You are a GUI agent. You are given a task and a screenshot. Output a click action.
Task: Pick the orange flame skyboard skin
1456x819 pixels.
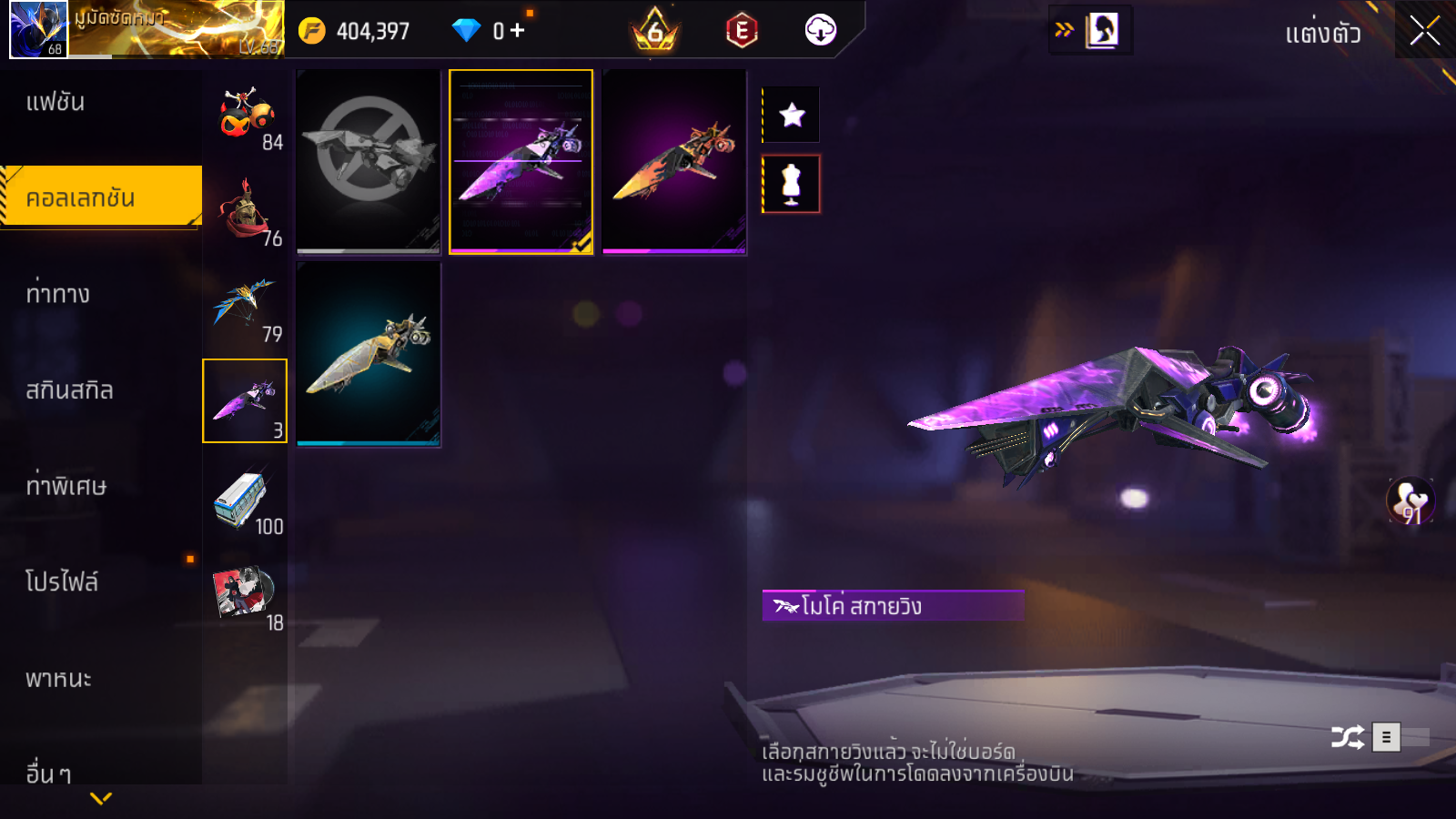point(673,162)
